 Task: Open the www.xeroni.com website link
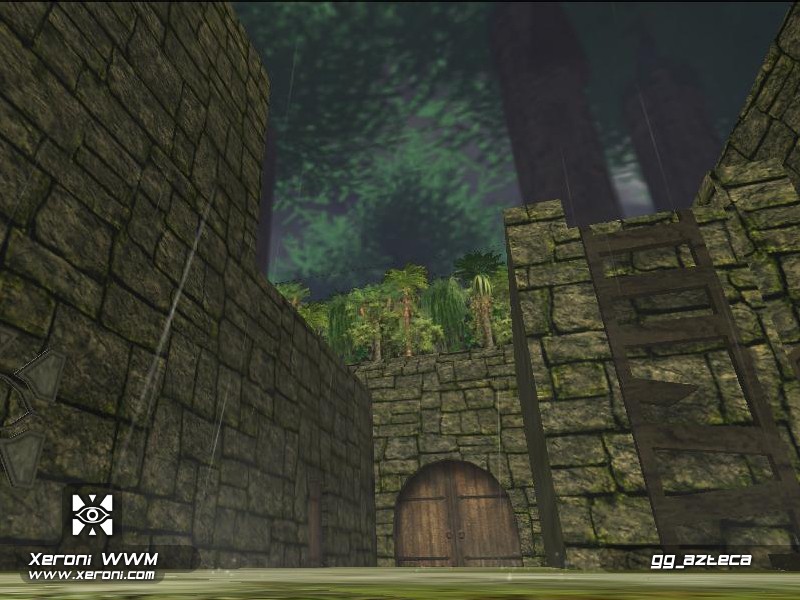[91, 575]
